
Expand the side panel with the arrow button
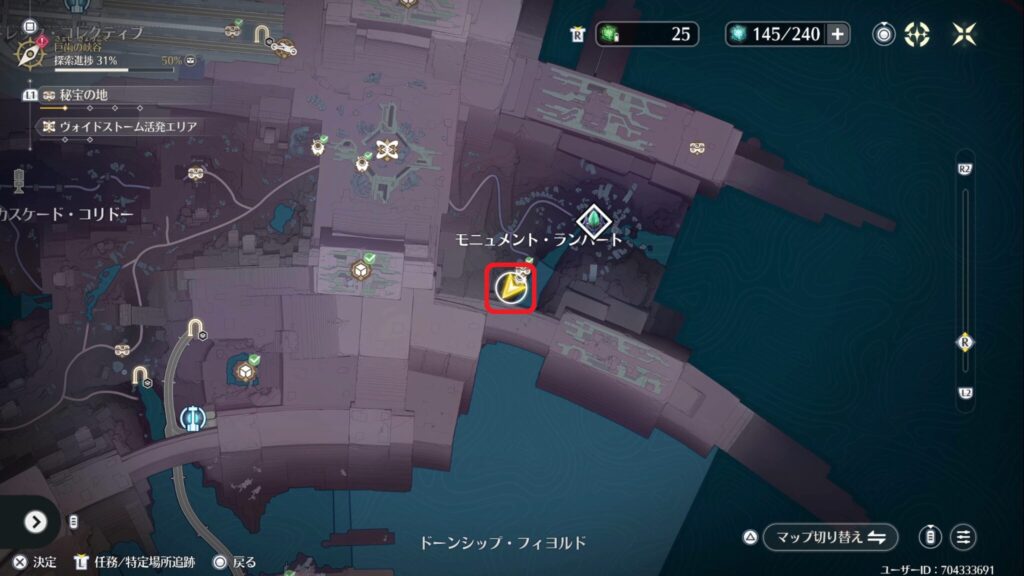click(x=36, y=521)
